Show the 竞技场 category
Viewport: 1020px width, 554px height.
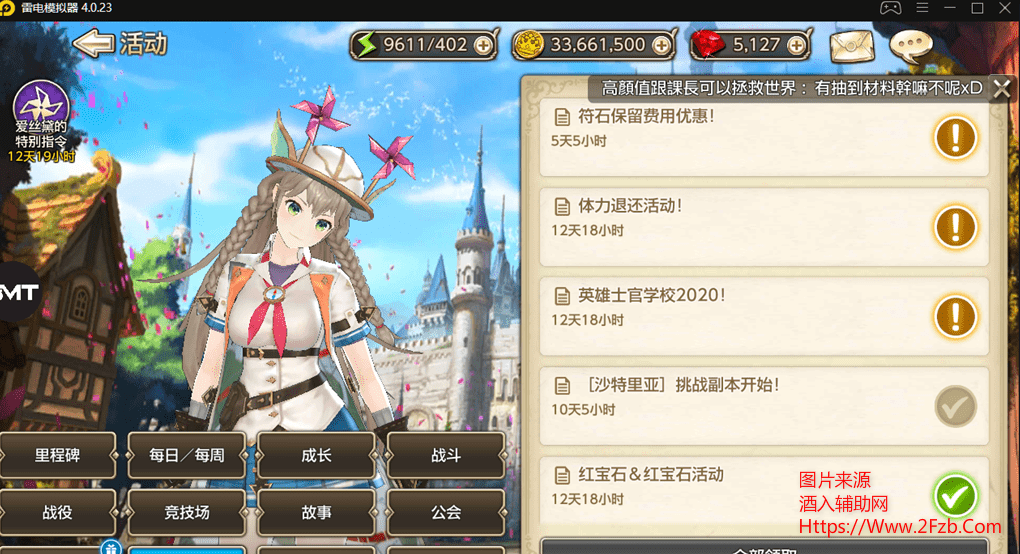pos(187,513)
